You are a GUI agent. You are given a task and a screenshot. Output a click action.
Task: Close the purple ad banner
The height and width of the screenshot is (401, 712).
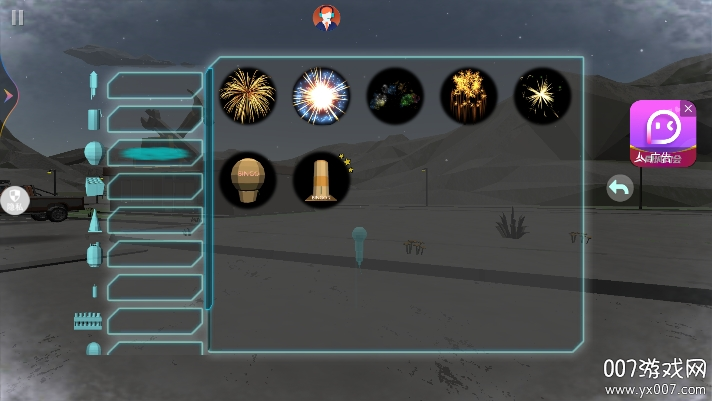(x=688, y=108)
